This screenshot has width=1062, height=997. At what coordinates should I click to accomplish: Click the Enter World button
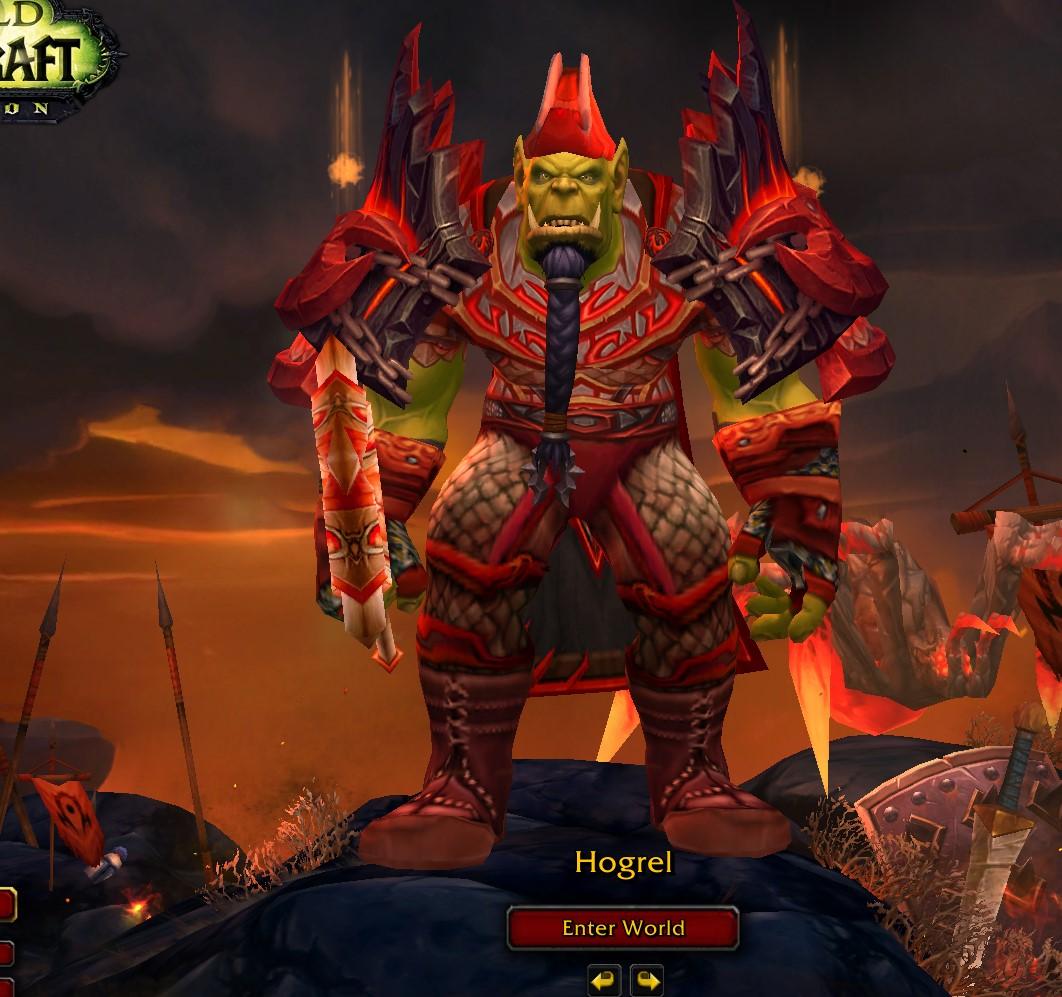click(x=623, y=928)
